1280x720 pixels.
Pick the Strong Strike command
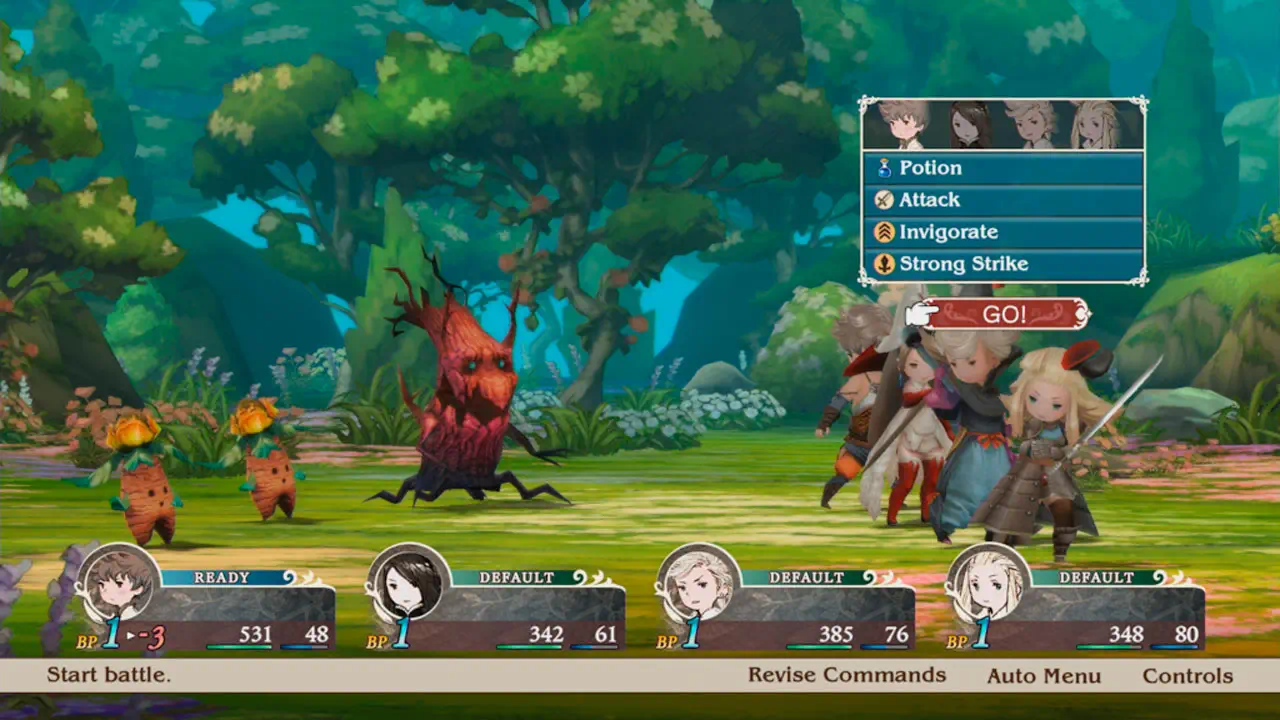pyautogui.click(x=1002, y=264)
